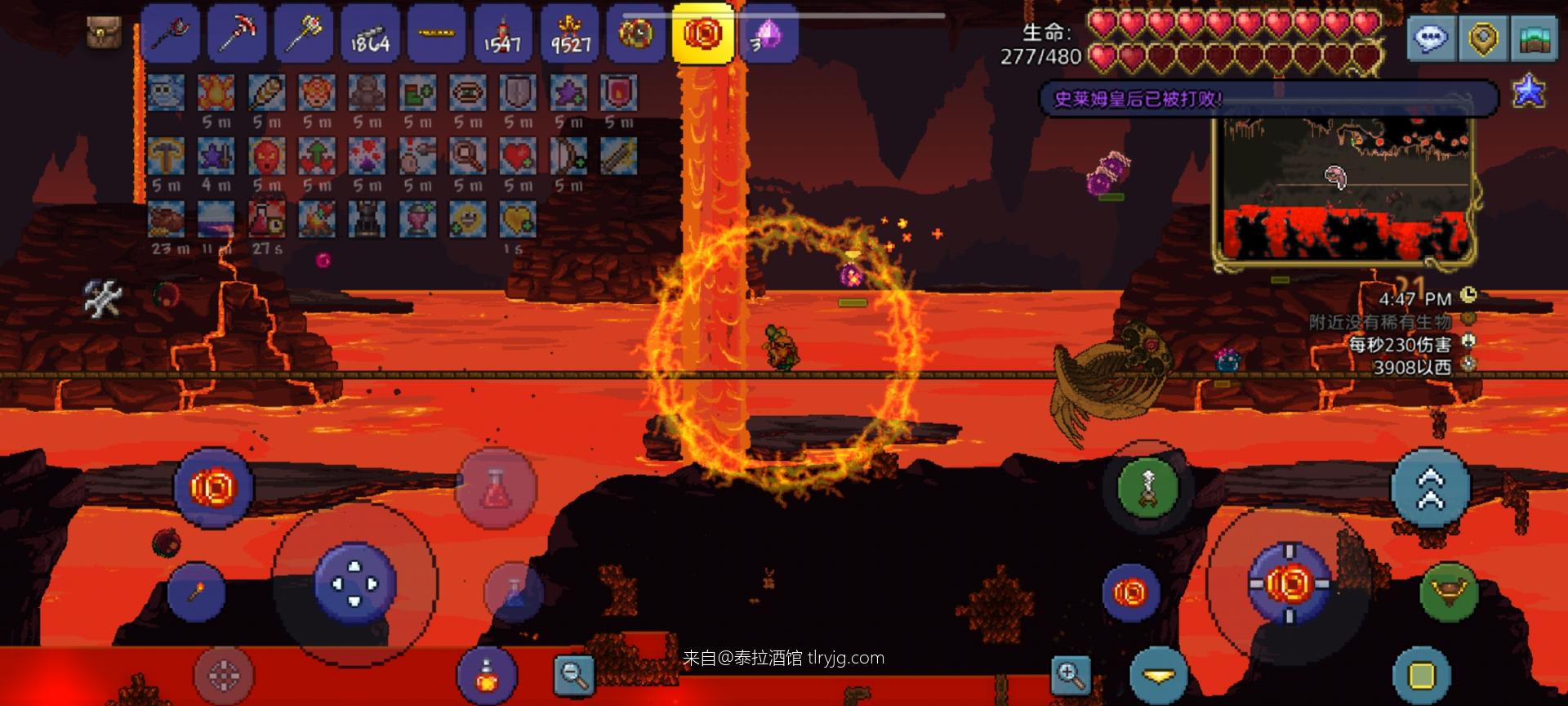
Task: Toggle the map pin button
Action: click(x=1482, y=38)
